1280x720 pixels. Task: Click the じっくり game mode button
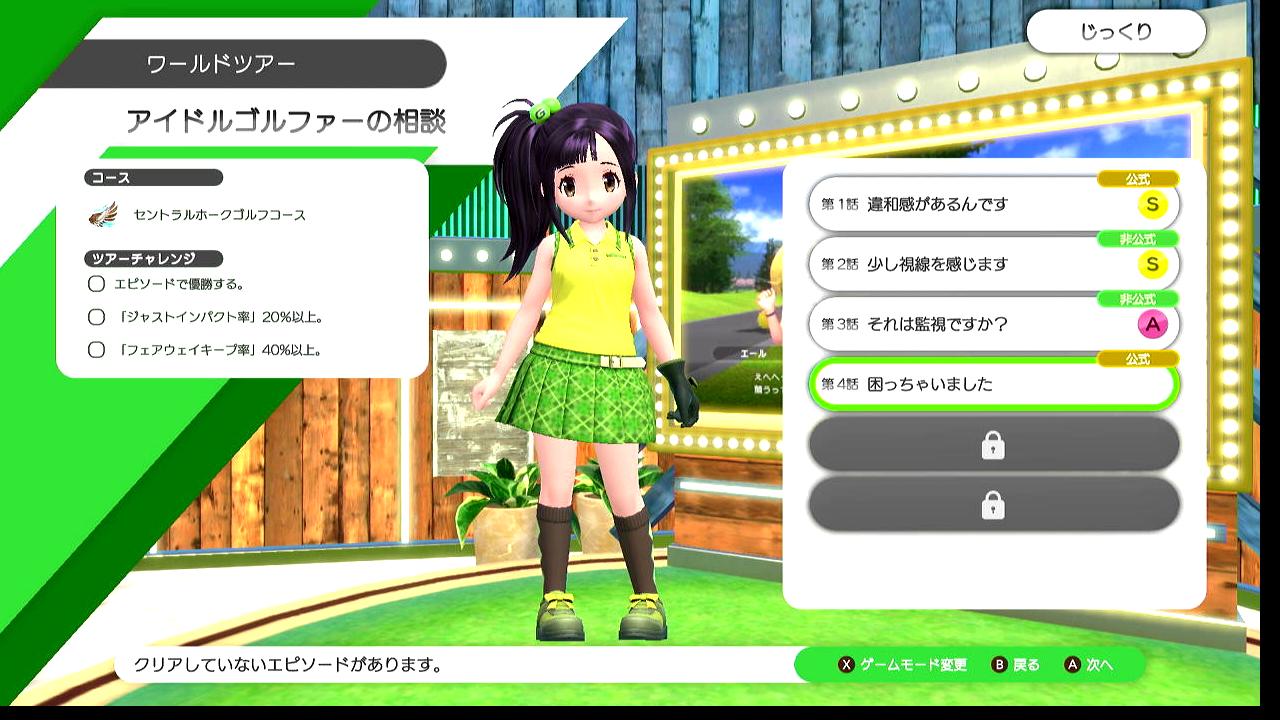1115,32
